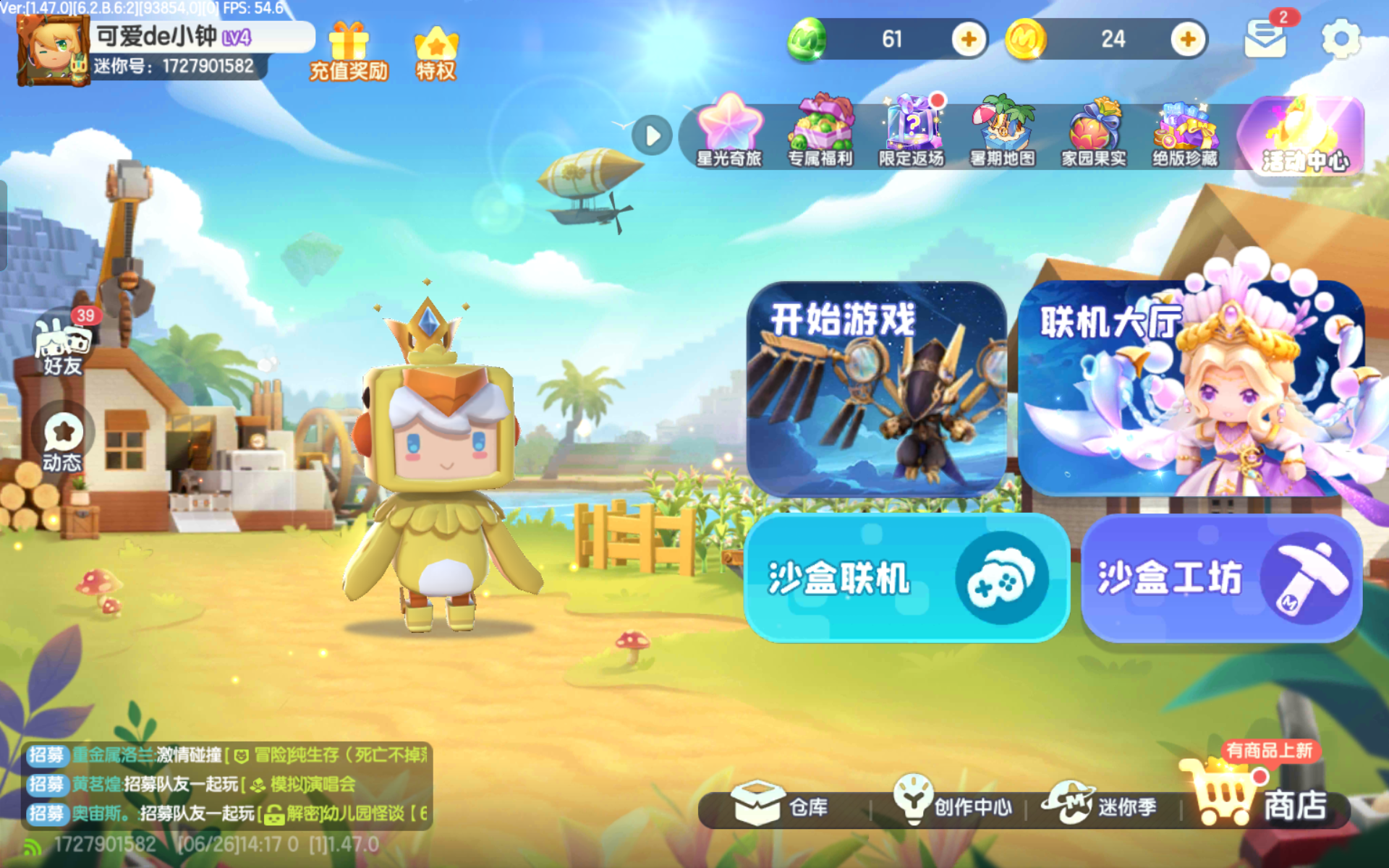1389x868 pixels.
Task: Open the 专属福利 rewards icon
Action: tap(820, 130)
